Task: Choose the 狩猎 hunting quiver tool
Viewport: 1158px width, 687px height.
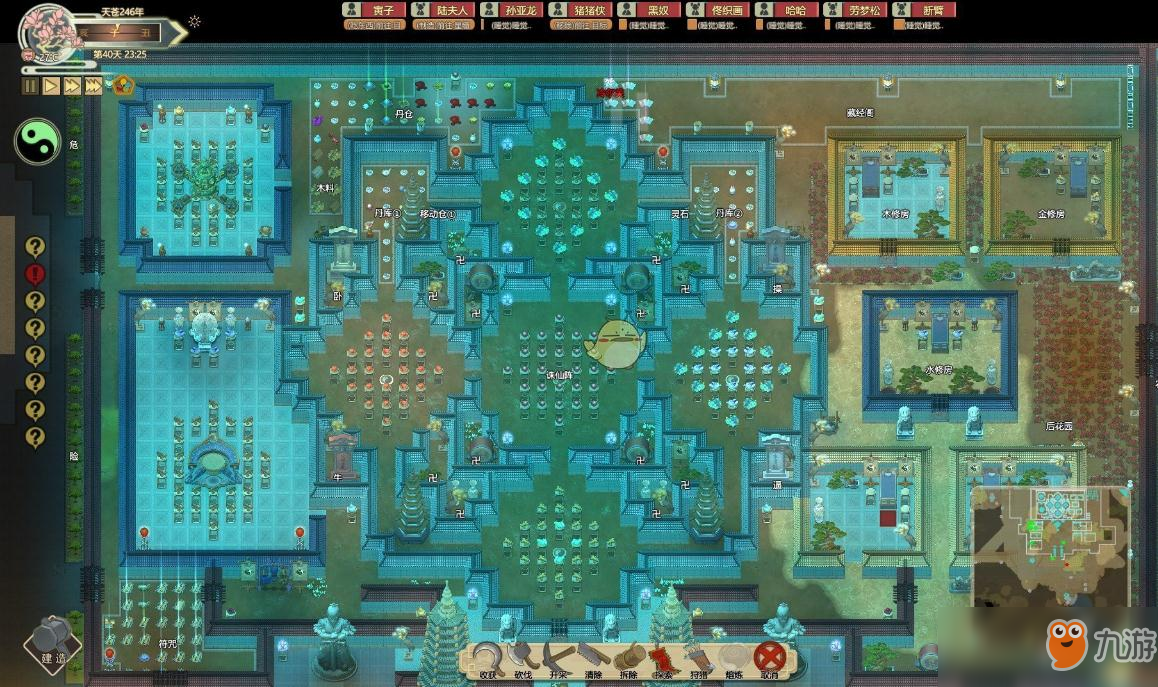Action: pyautogui.click(x=699, y=659)
